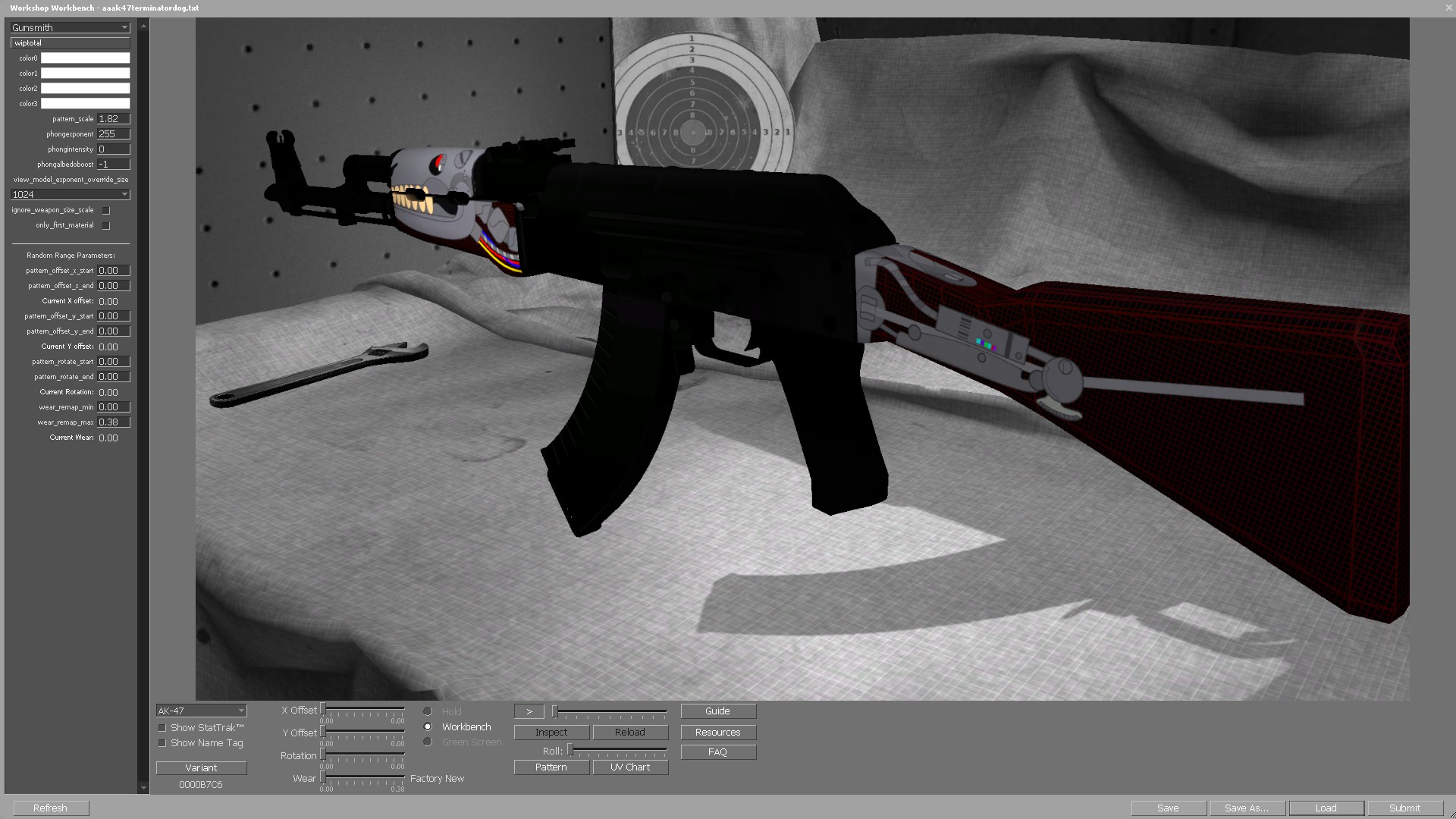The width and height of the screenshot is (1456, 819).
Task: Click the Reload button
Action: click(x=629, y=732)
